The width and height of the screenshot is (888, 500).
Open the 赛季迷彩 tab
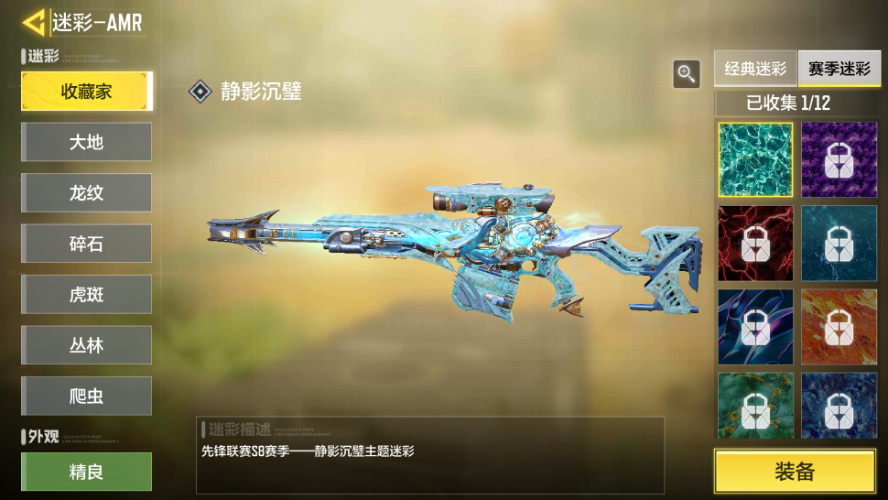(838, 69)
